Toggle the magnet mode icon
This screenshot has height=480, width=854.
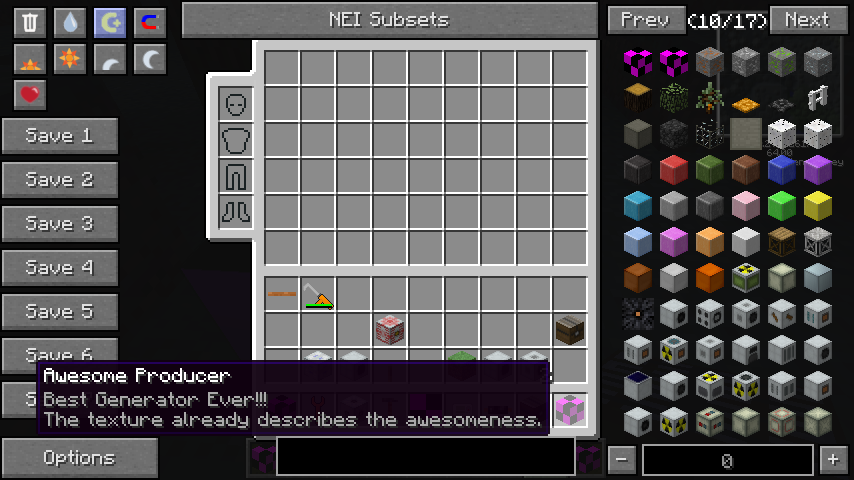pyautogui.click(x=150, y=23)
